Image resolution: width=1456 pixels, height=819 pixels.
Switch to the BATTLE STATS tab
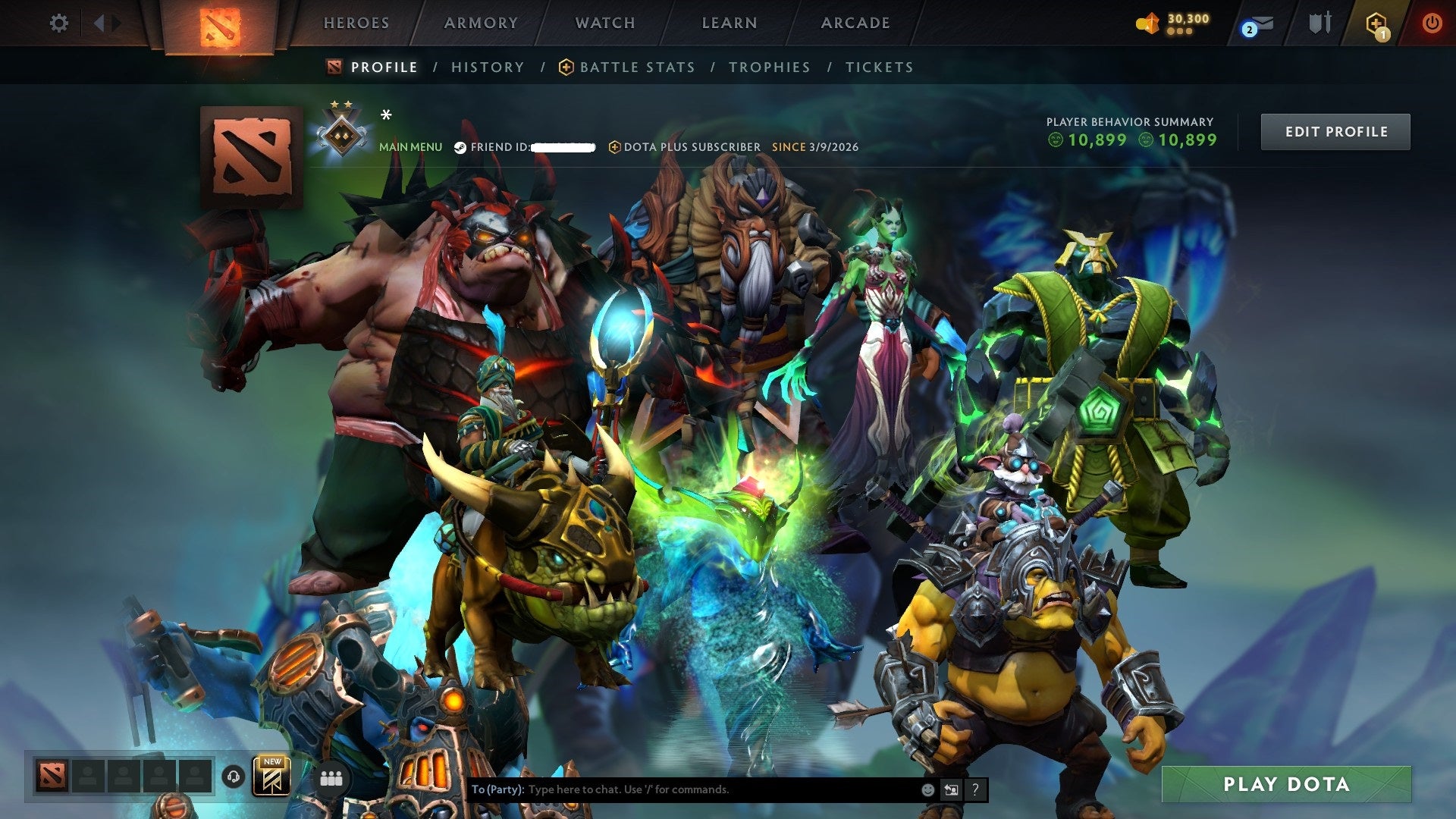635,67
